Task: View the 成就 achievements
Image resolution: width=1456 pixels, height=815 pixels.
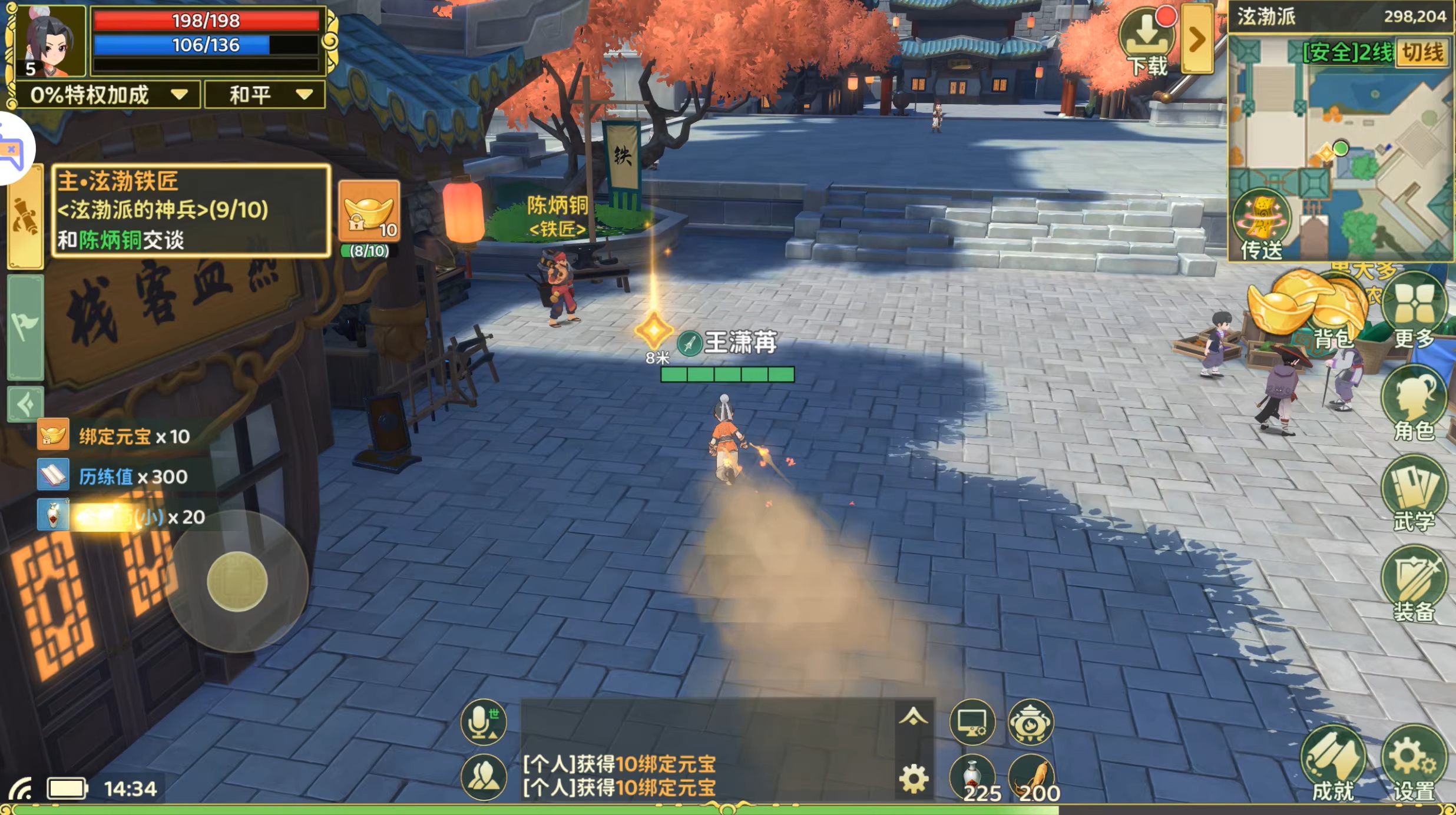Action: click(x=1332, y=763)
